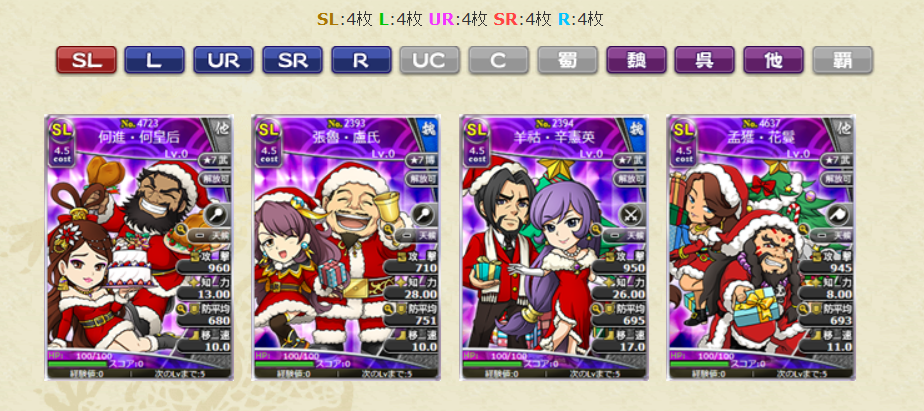Filter cards by UR rarity
Screen dimensions: 924x411
(223, 60)
